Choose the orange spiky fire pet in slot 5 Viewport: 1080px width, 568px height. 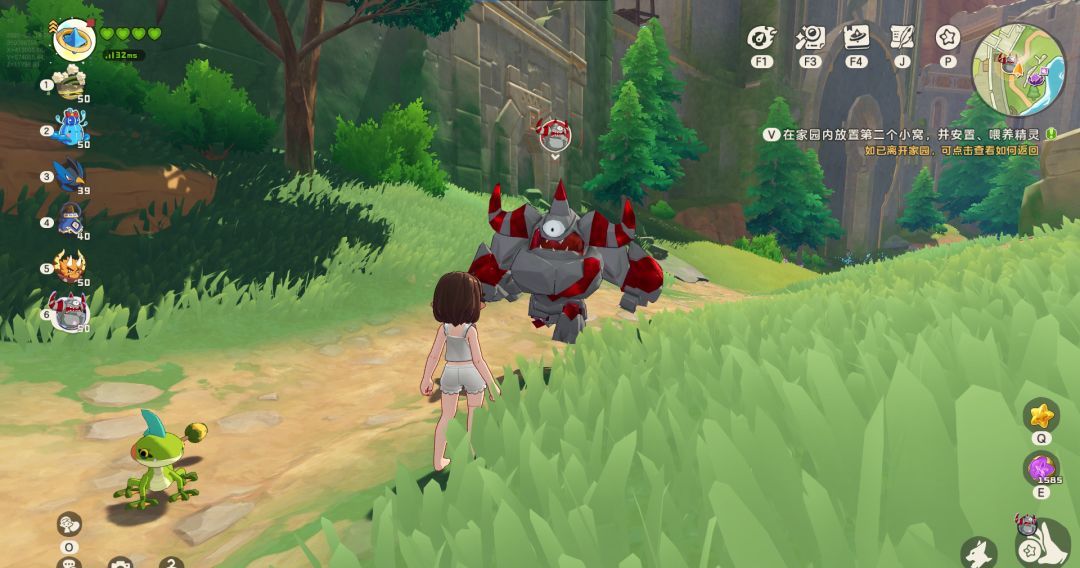[x=70, y=267]
